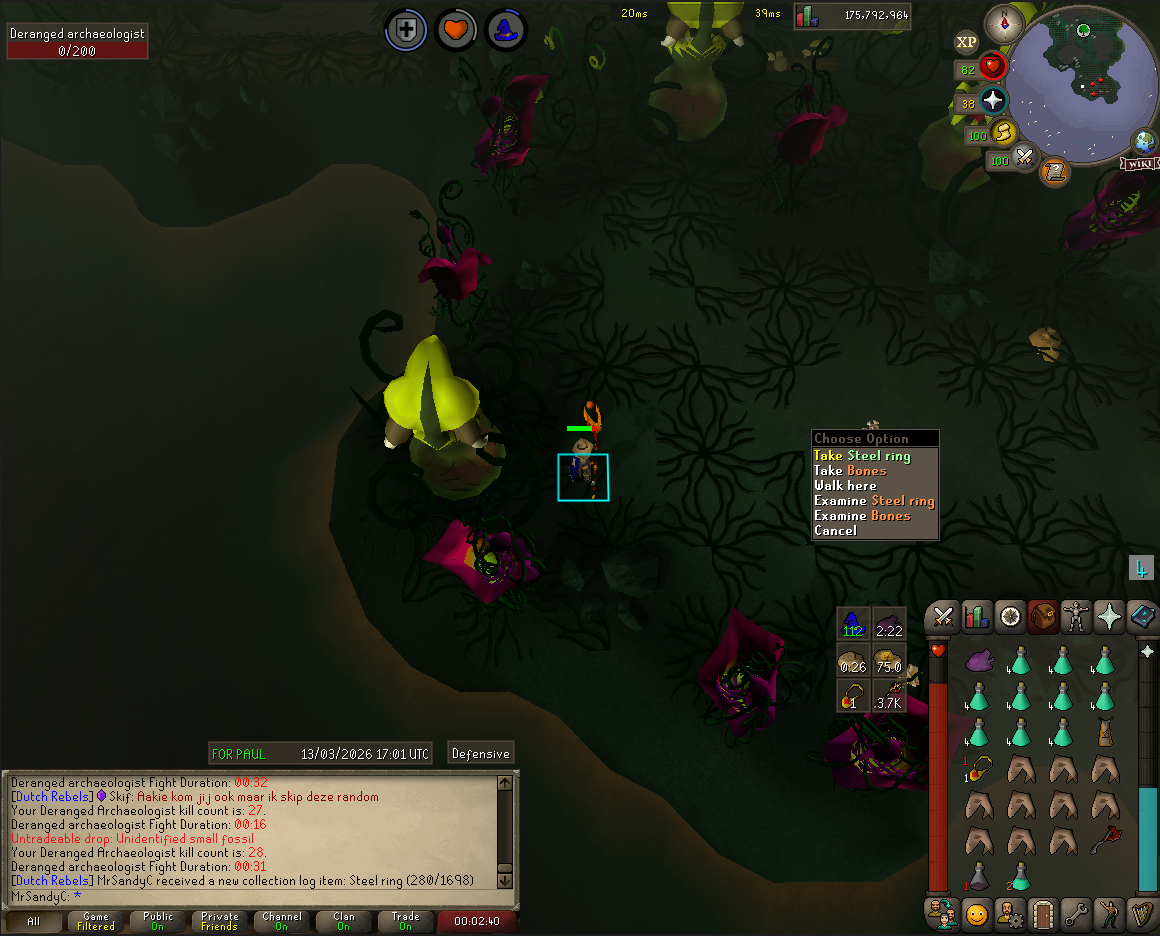Select the ring of recoil inventory slot

point(980,769)
